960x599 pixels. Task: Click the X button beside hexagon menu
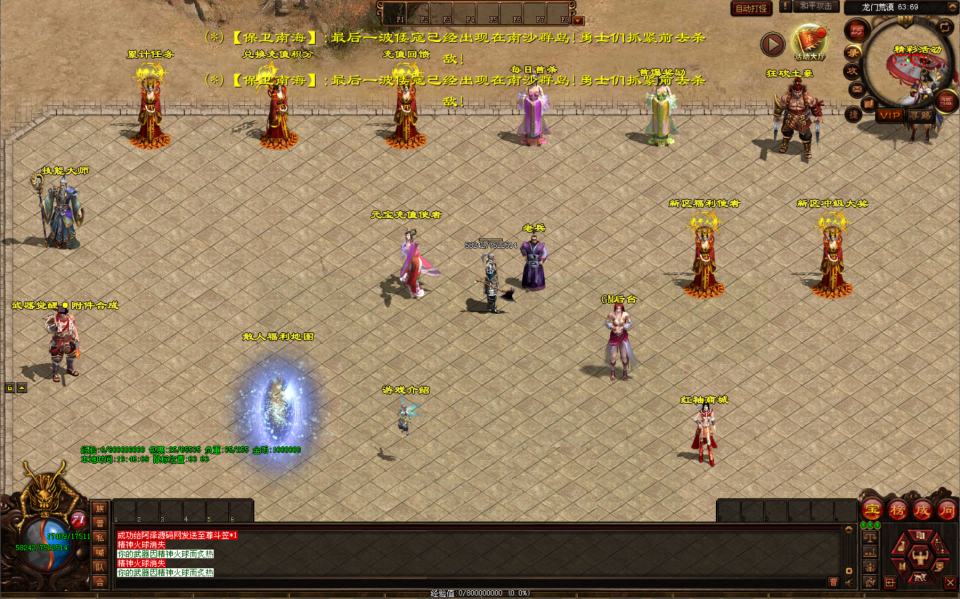(949, 581)
